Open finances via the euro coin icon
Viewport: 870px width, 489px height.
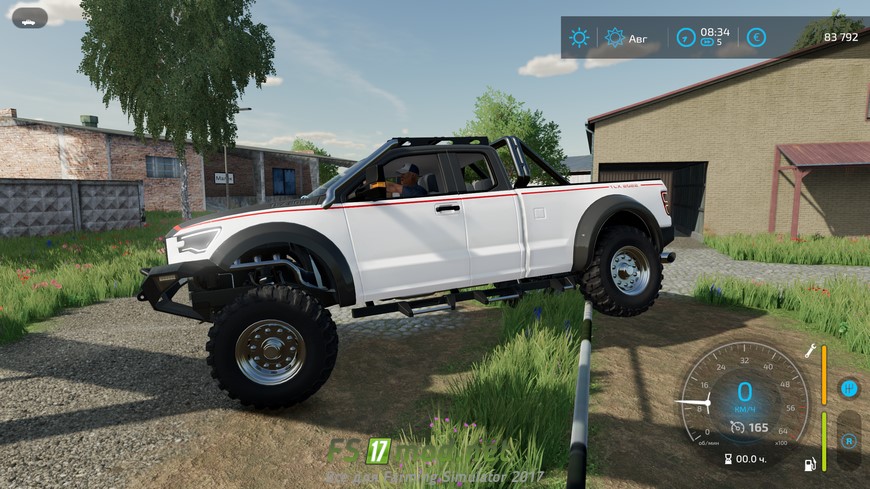click(x=756, y=37)
